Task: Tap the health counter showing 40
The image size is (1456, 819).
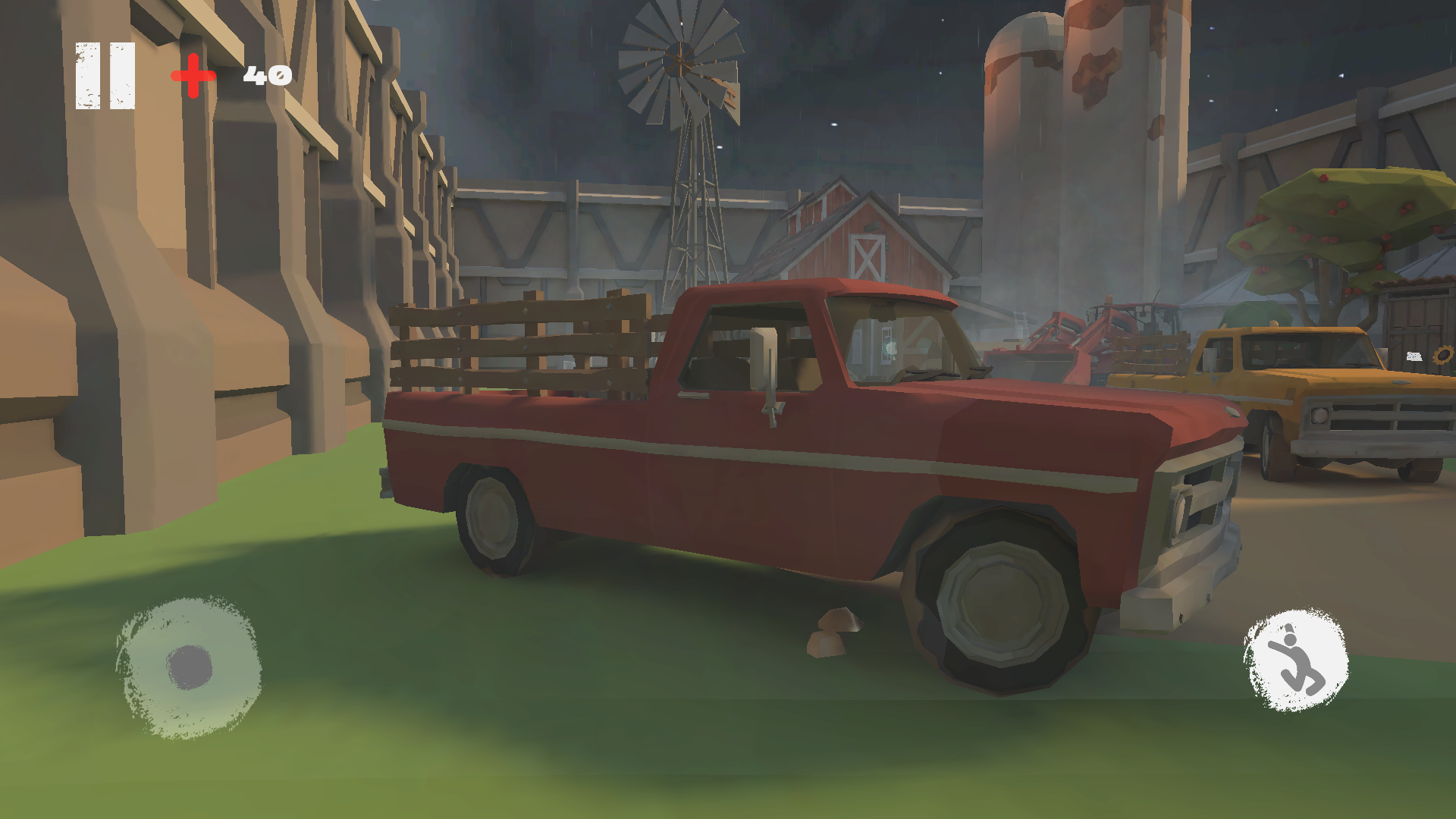Action: click(x=268, y=74)
